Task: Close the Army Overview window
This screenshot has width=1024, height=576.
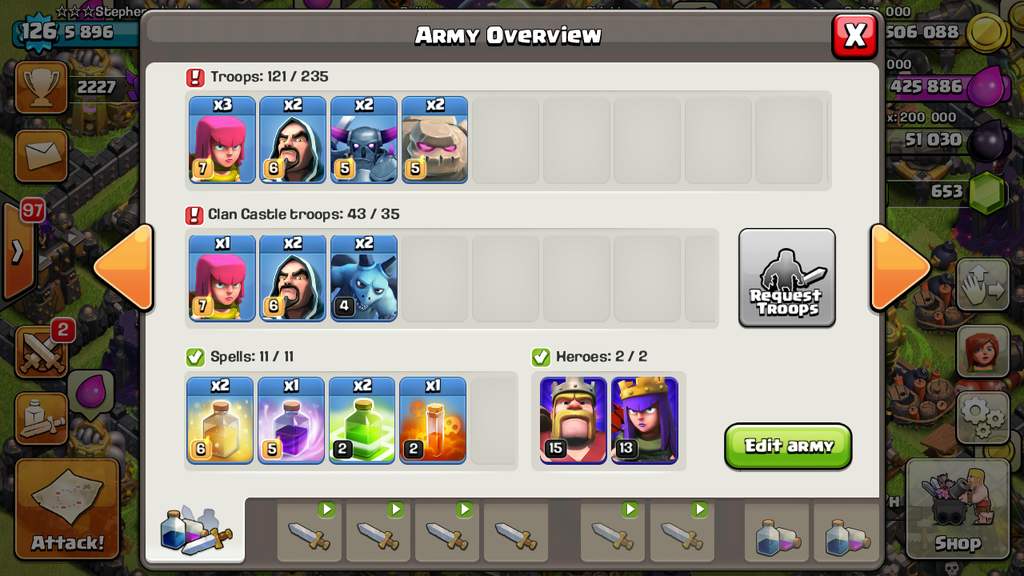Action: coord(854,36)
